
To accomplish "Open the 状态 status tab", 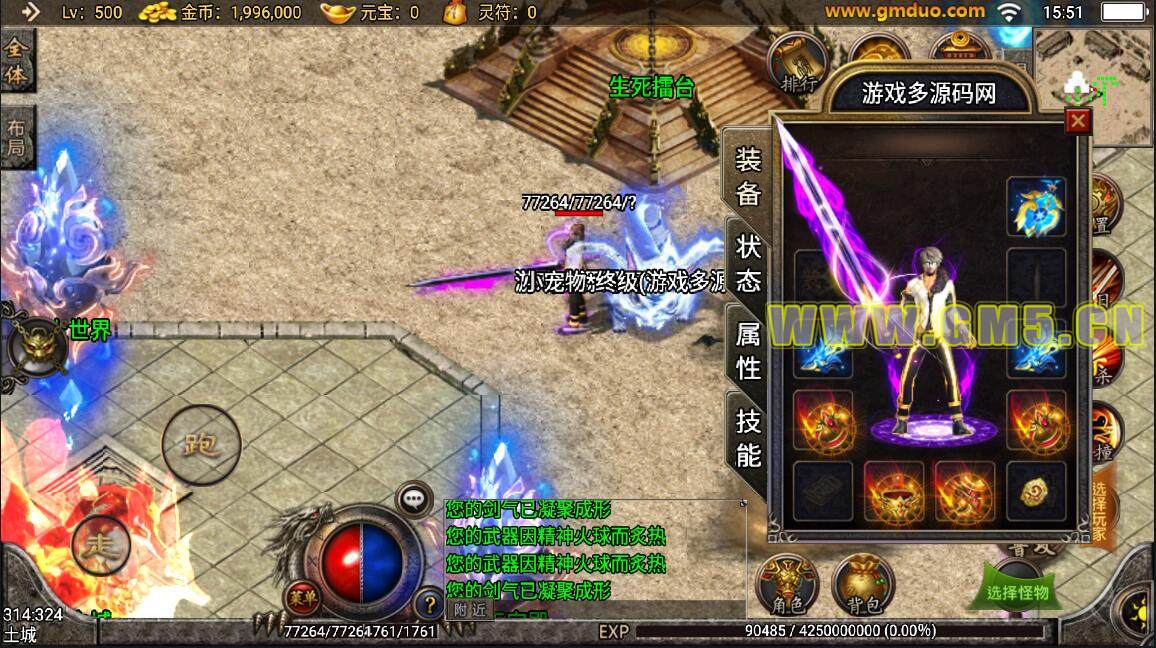I will click(x=749, y=262).
